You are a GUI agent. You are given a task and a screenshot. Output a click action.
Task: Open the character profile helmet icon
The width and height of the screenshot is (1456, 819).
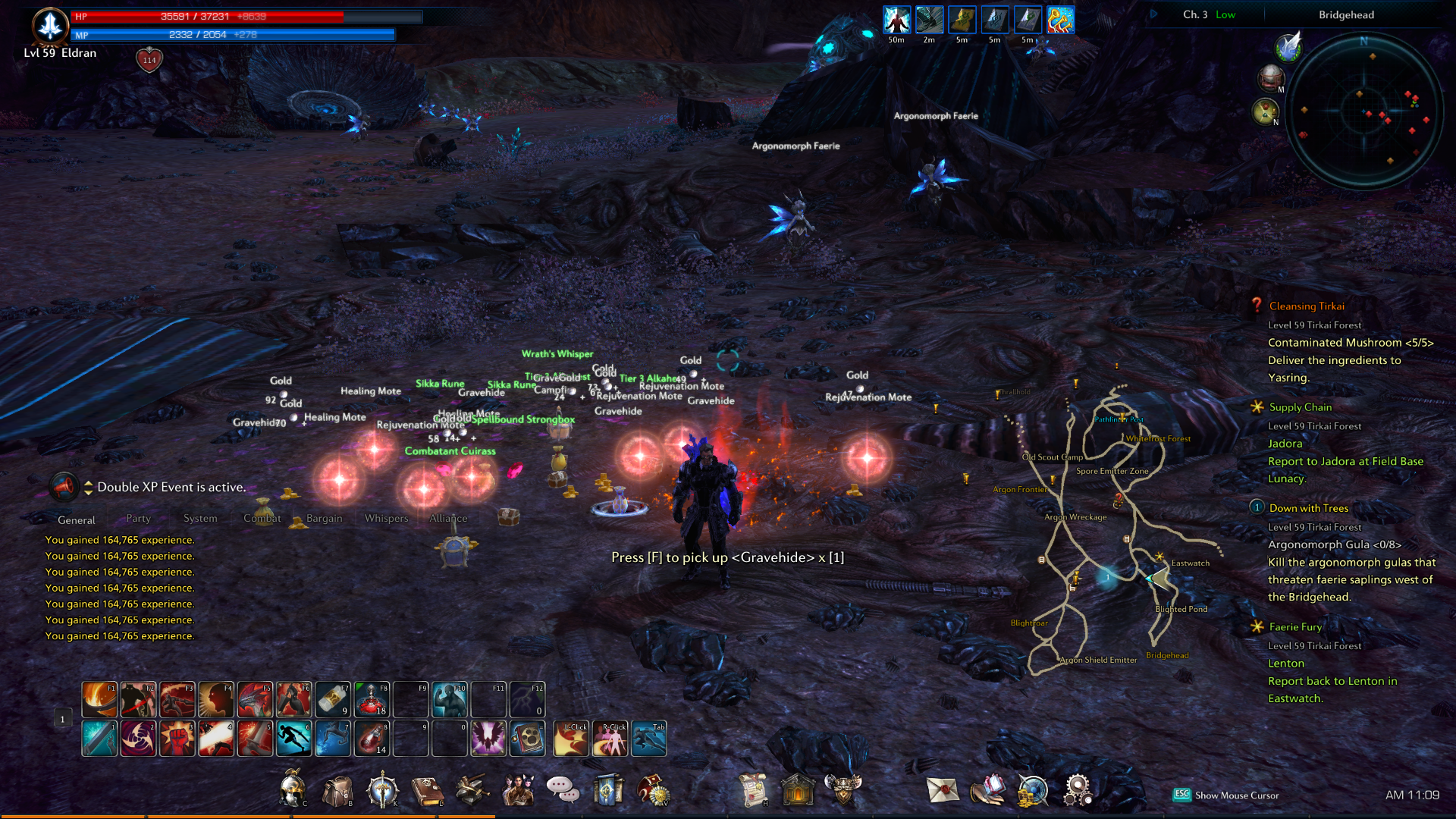(x=292, y=790)
